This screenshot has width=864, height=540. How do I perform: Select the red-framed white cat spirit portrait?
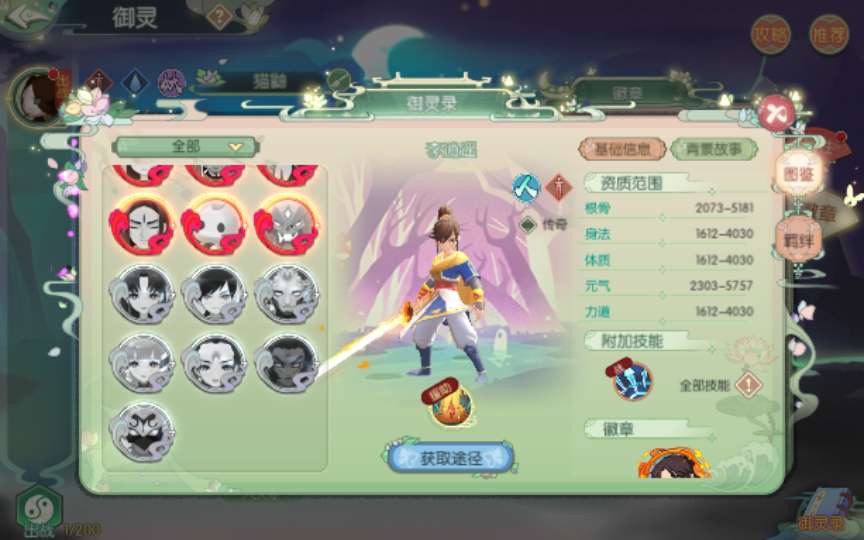point(214,224)
